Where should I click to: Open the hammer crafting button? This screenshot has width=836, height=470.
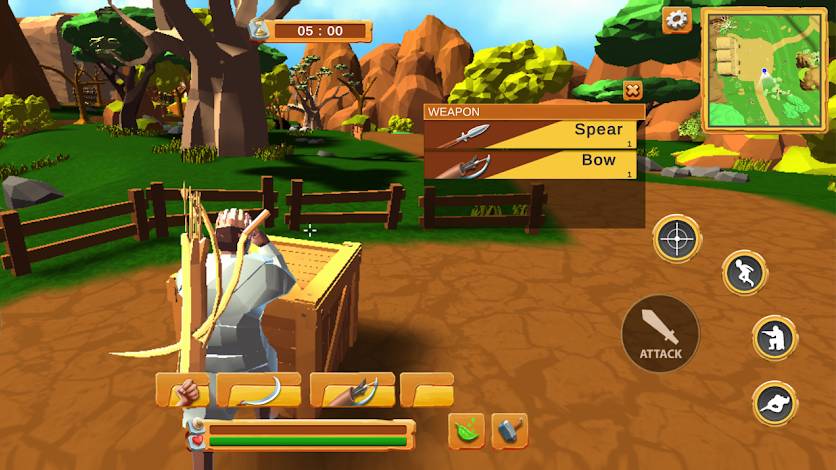pos(509,430)
